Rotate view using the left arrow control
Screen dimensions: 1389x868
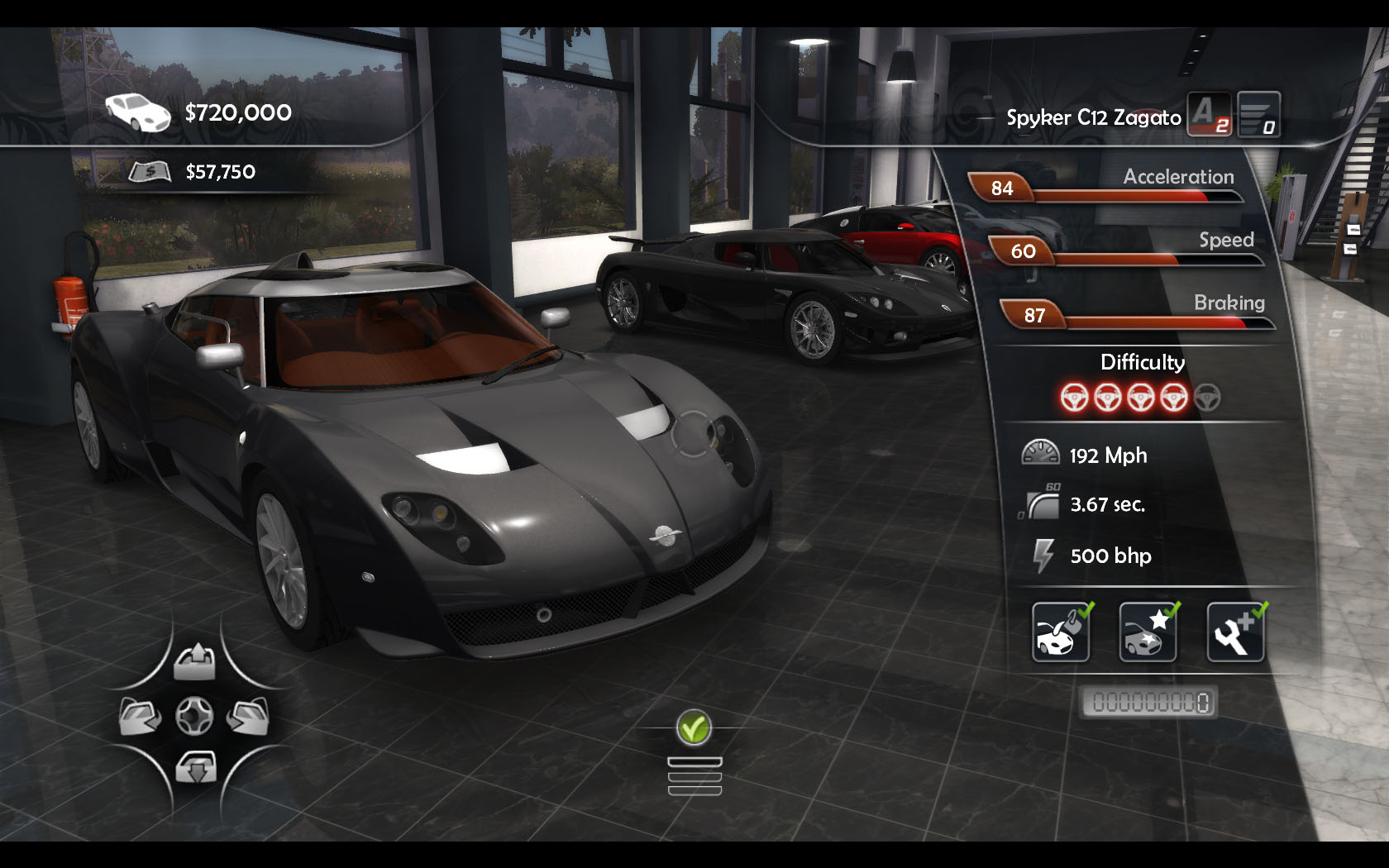[x=140, y=716]
